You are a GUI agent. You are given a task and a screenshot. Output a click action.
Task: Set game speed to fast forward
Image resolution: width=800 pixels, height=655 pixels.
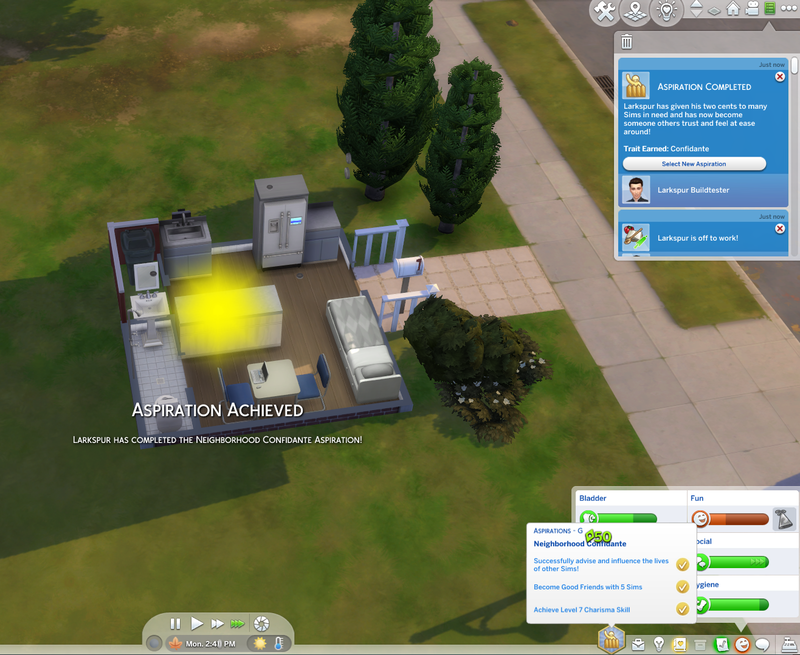[217, 623]
